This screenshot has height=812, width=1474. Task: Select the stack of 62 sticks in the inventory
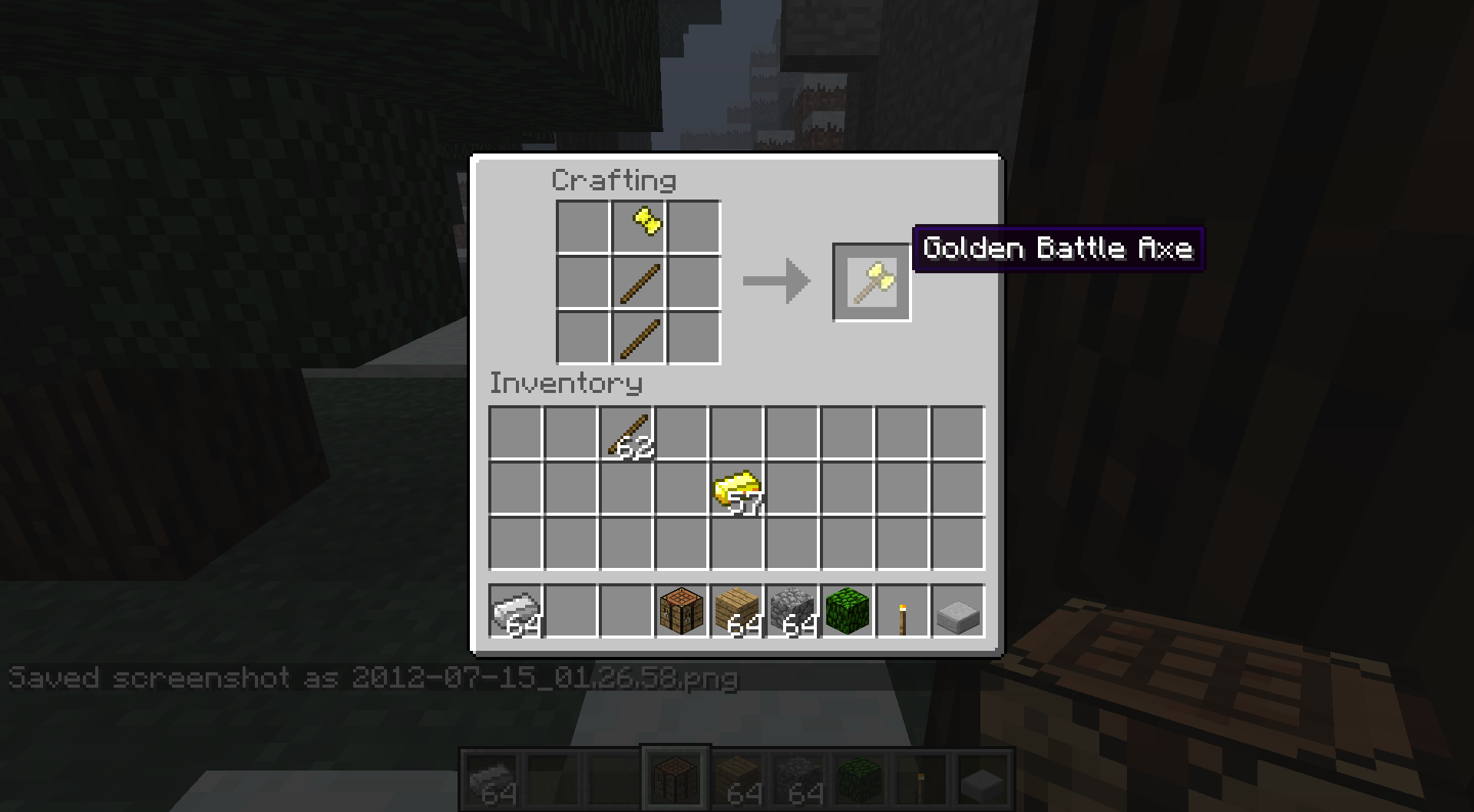[x=627, y=433]
